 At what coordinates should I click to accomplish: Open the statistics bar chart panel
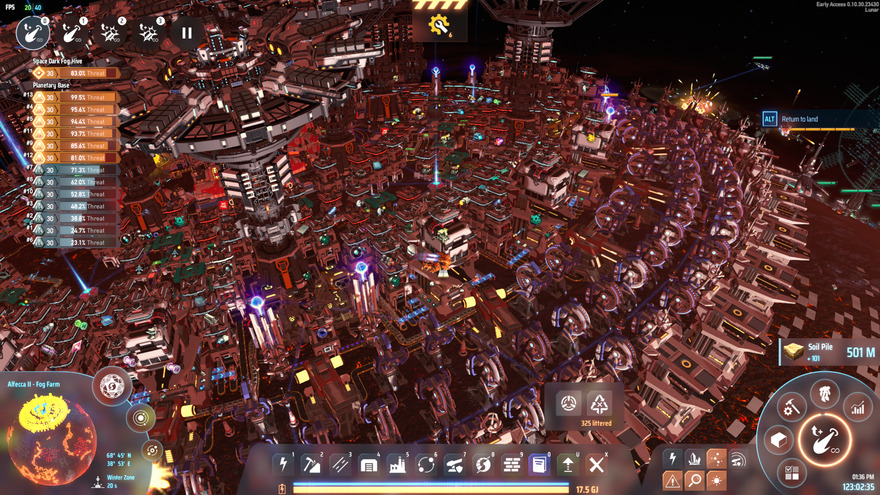point(857,407)
